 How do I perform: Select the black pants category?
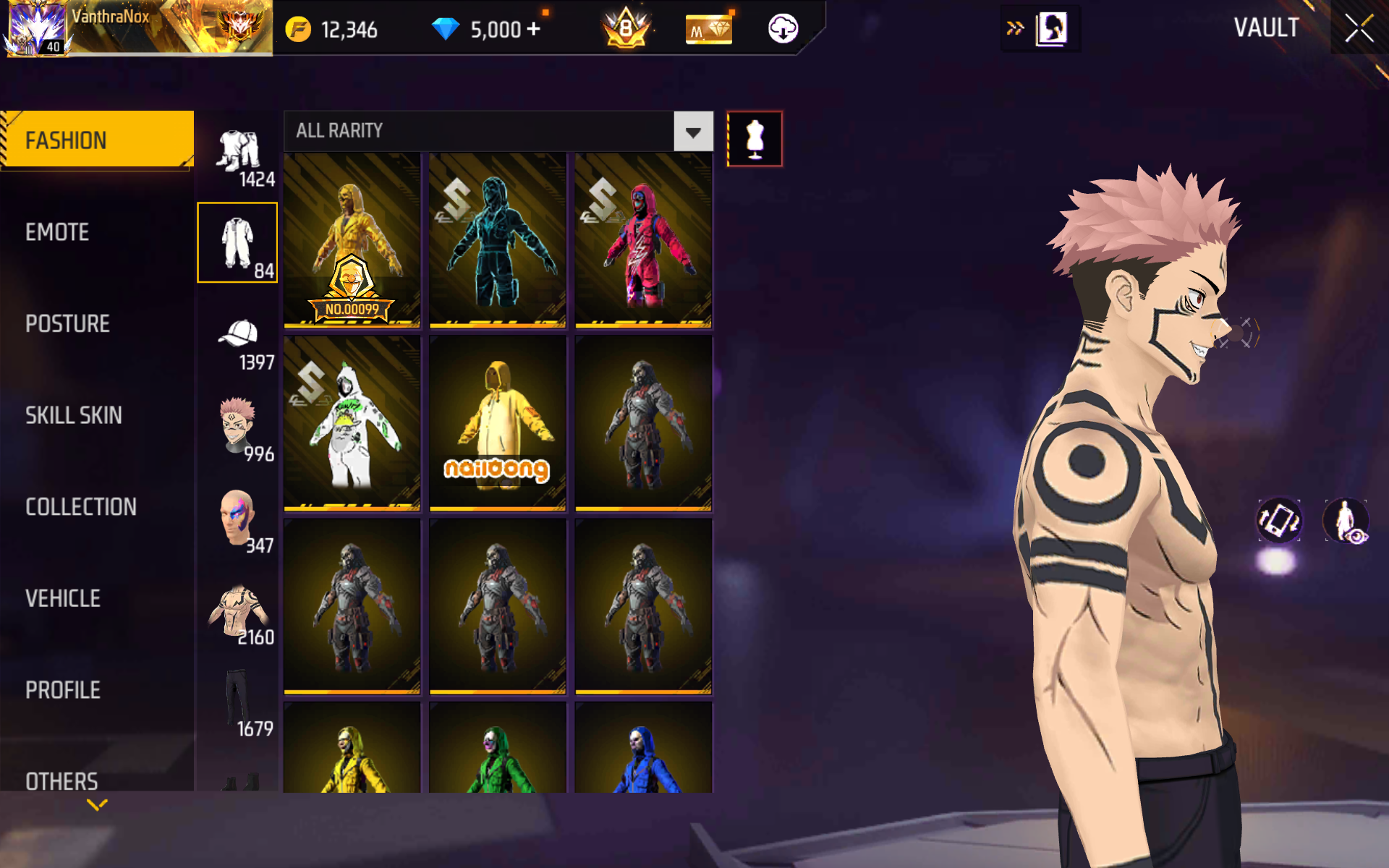click(238, 703)
